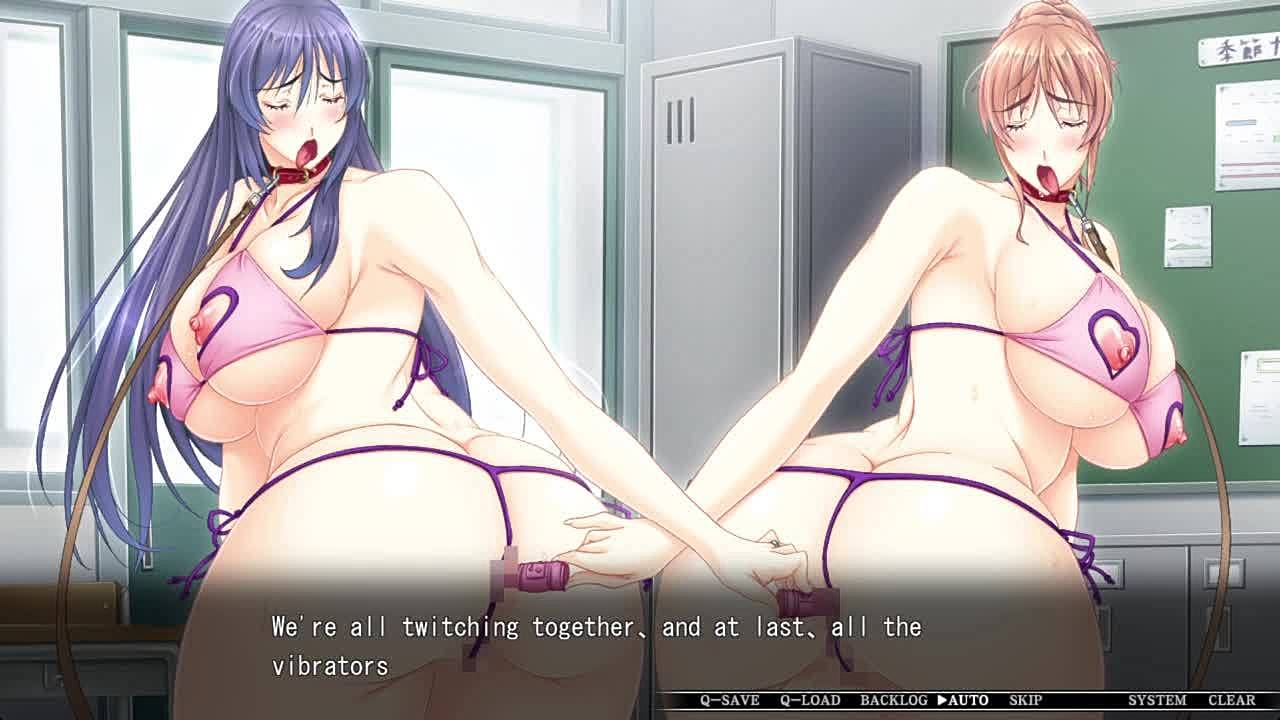The image size is (1280, 720).
Task: Click the Q-SAVE quick save button
Action: (x=729, y=701)
